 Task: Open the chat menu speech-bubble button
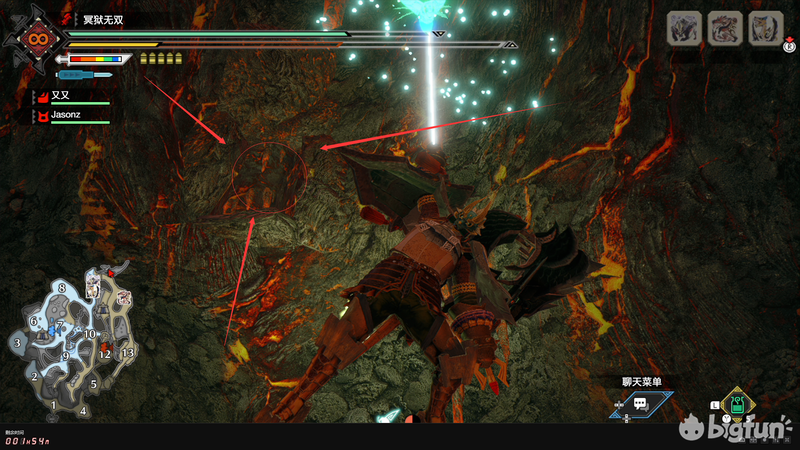[x=641, y=405]
